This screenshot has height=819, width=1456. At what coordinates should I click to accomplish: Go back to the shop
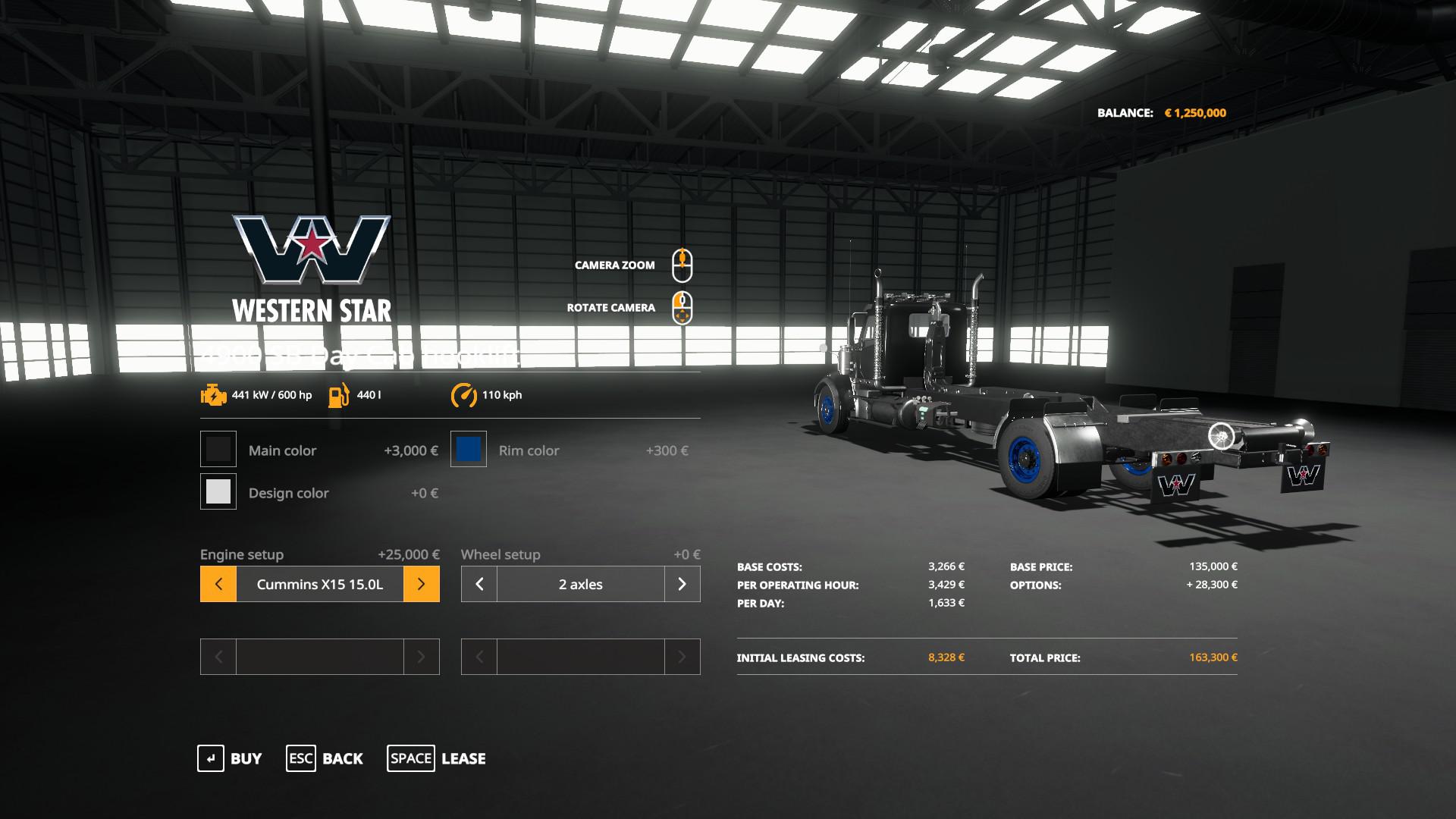(x=325, y=758)
